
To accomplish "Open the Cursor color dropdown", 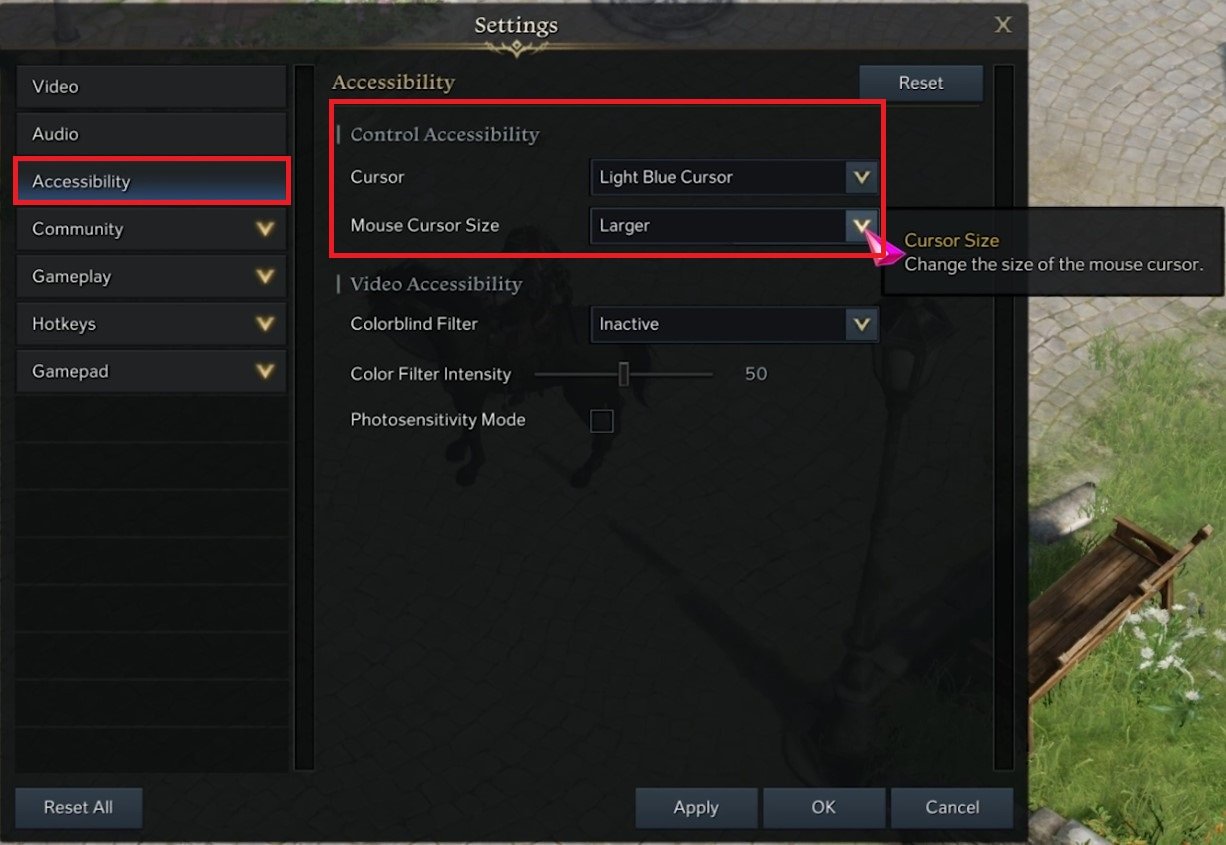I will 734,178.
